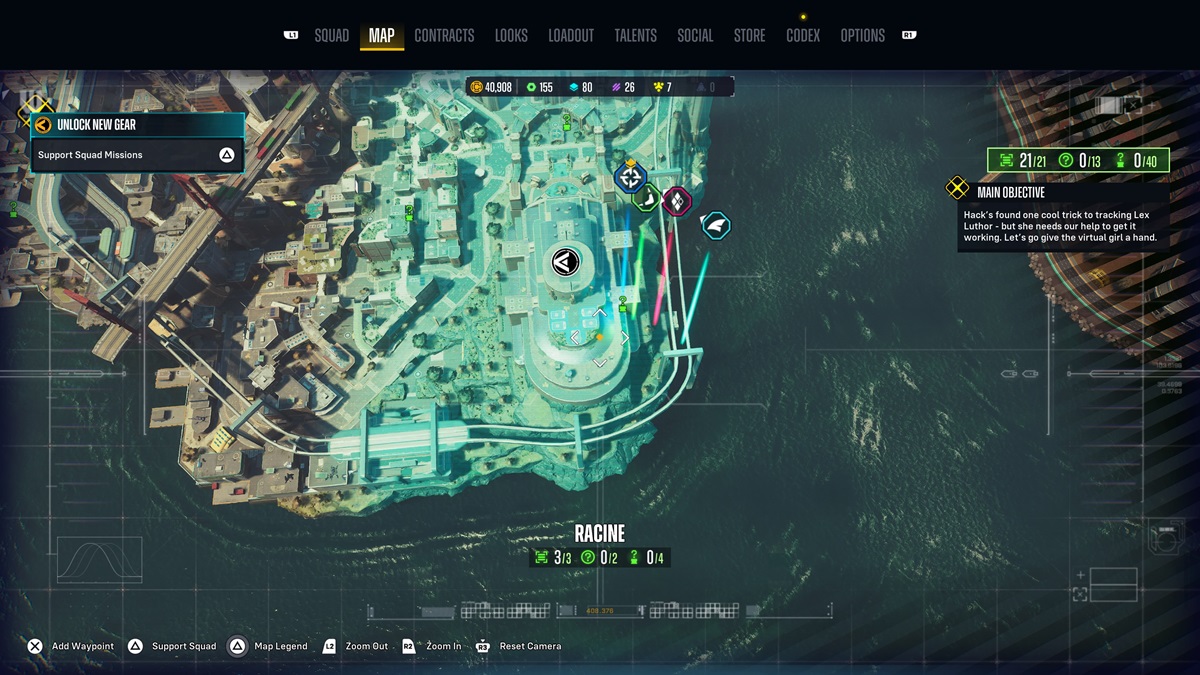
Task: Switch to the Social tab
Action: point(695,36)
